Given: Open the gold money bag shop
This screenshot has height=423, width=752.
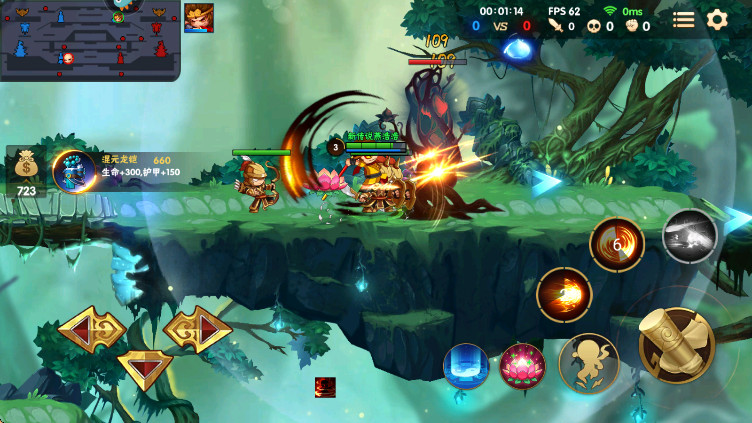Looking at the screenshot, I should coord(26,166).
